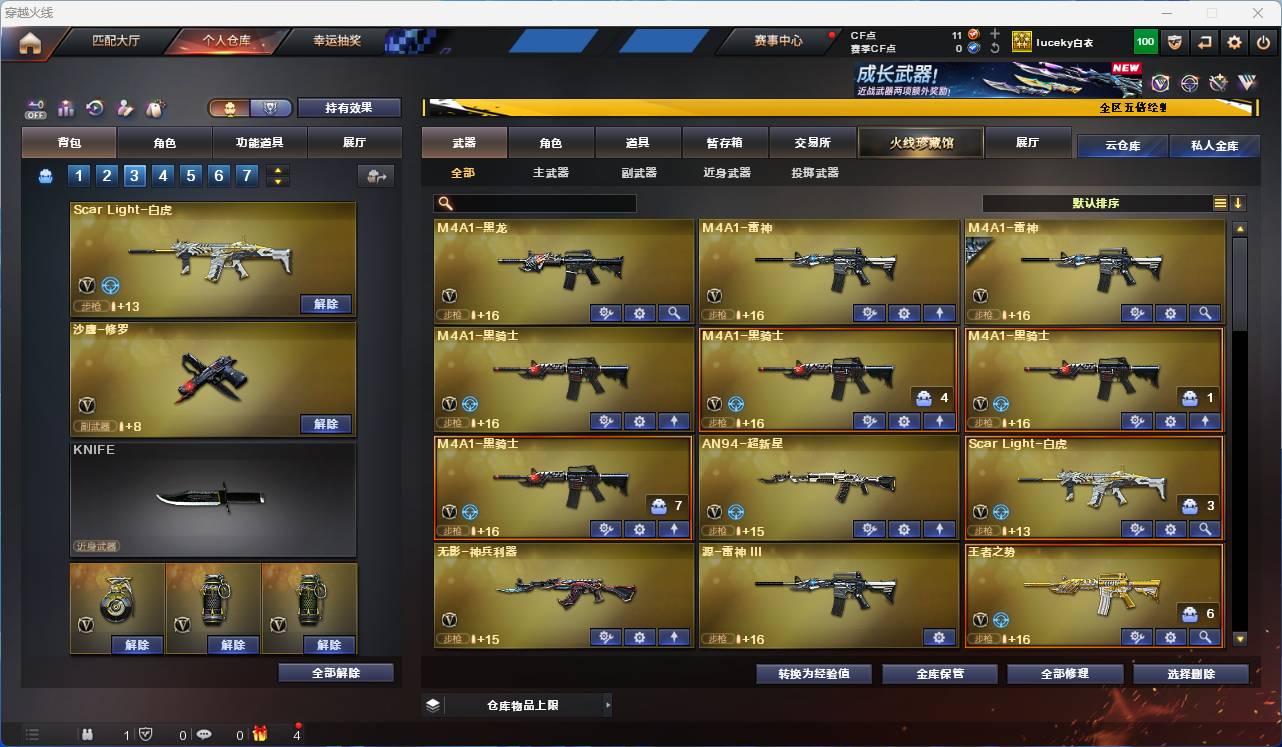Image resolution: width=1282 pixels, height=747 pixels.
Task: Click inside the weapon search input field
Action: [x=540, y=203]
